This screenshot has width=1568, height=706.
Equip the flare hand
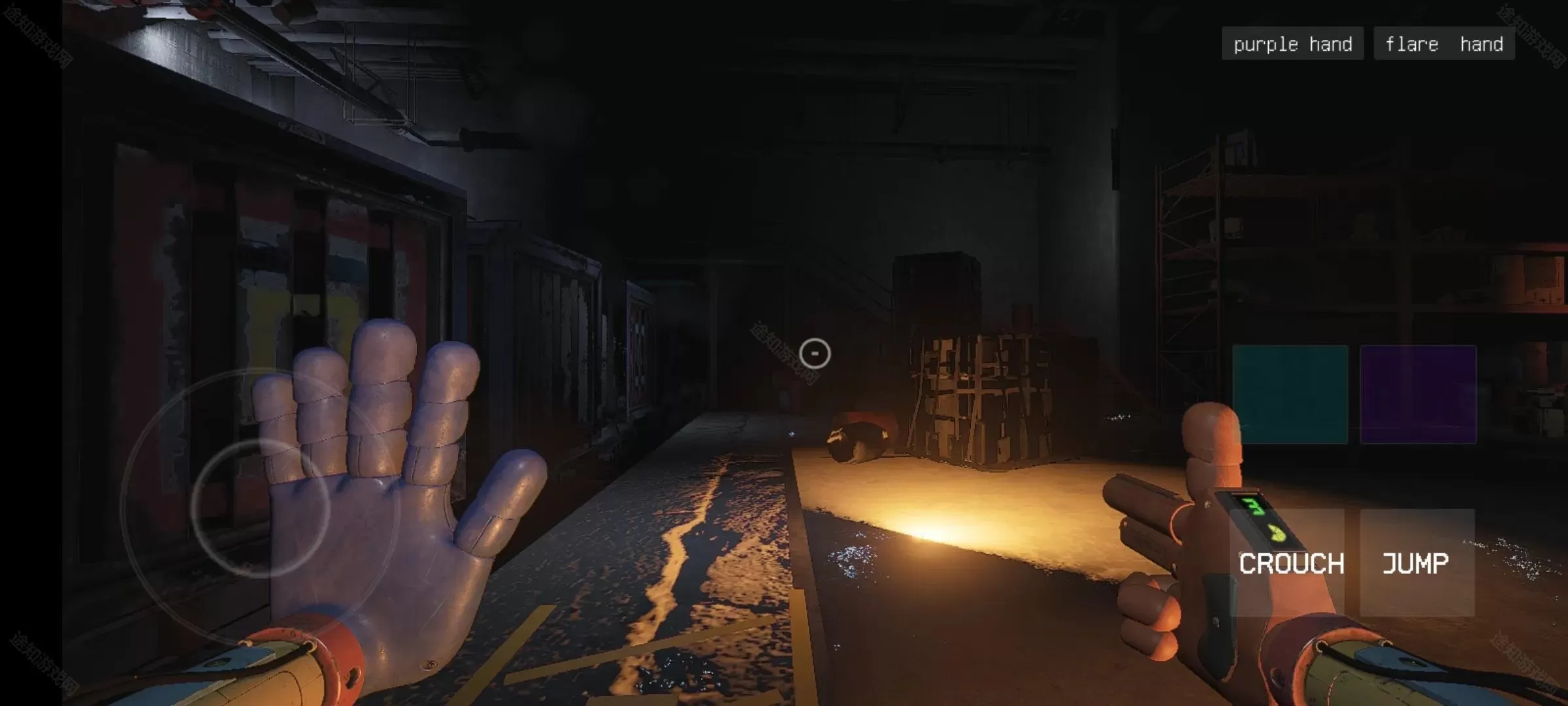1444,44
